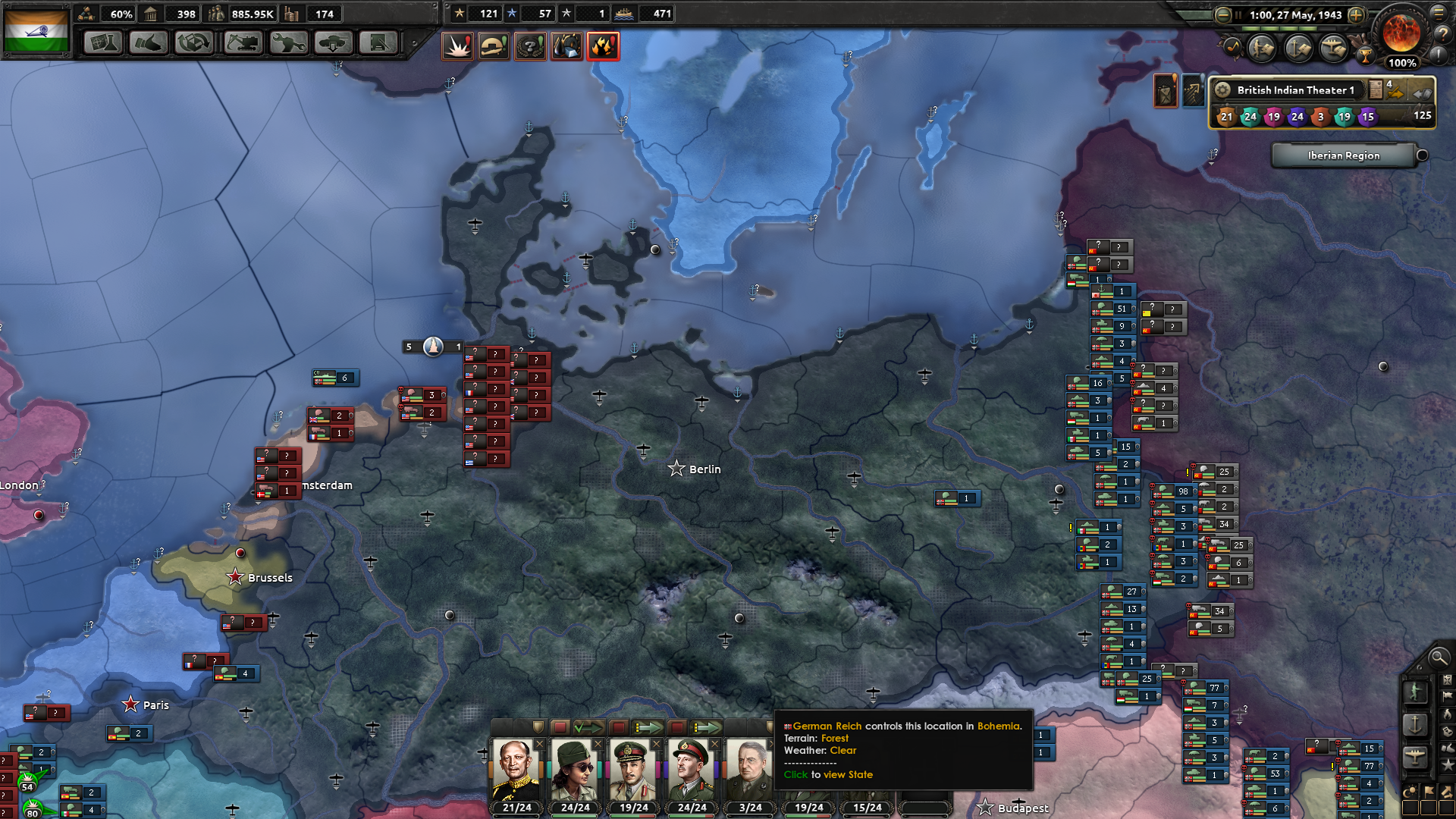Viewport: 1456px width, 819px height.
Task: Click plus to increase game speed
Action: coord(1357,15)
